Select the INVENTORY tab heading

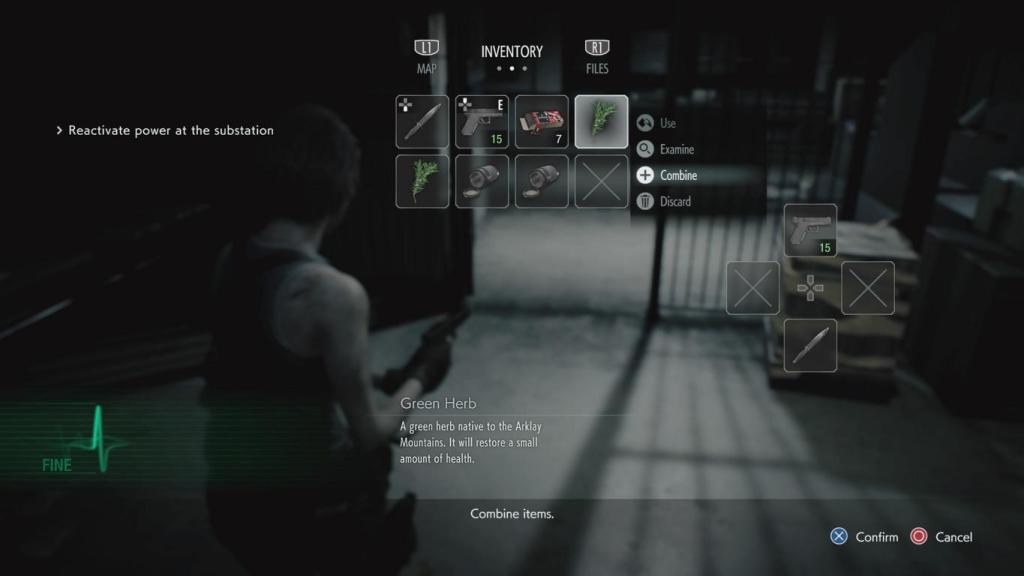click(x=512, y=52)
